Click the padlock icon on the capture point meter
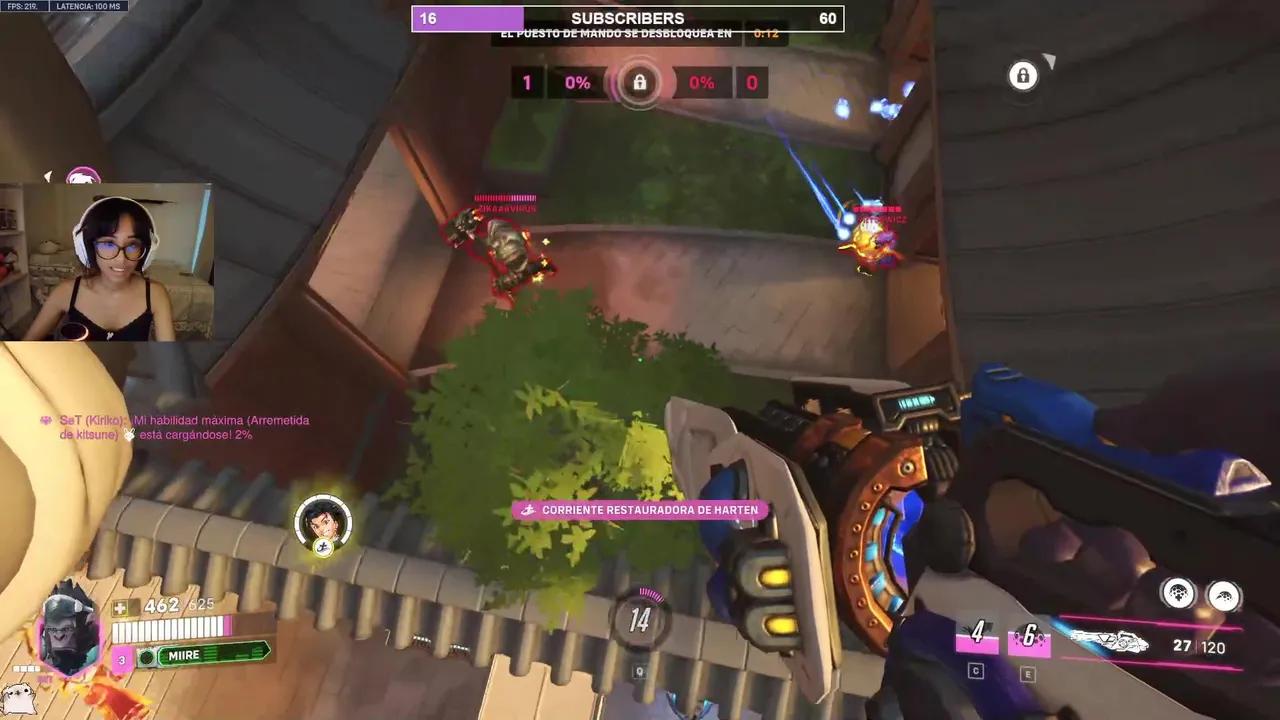 pyautogui.click(x=639, y=83)
